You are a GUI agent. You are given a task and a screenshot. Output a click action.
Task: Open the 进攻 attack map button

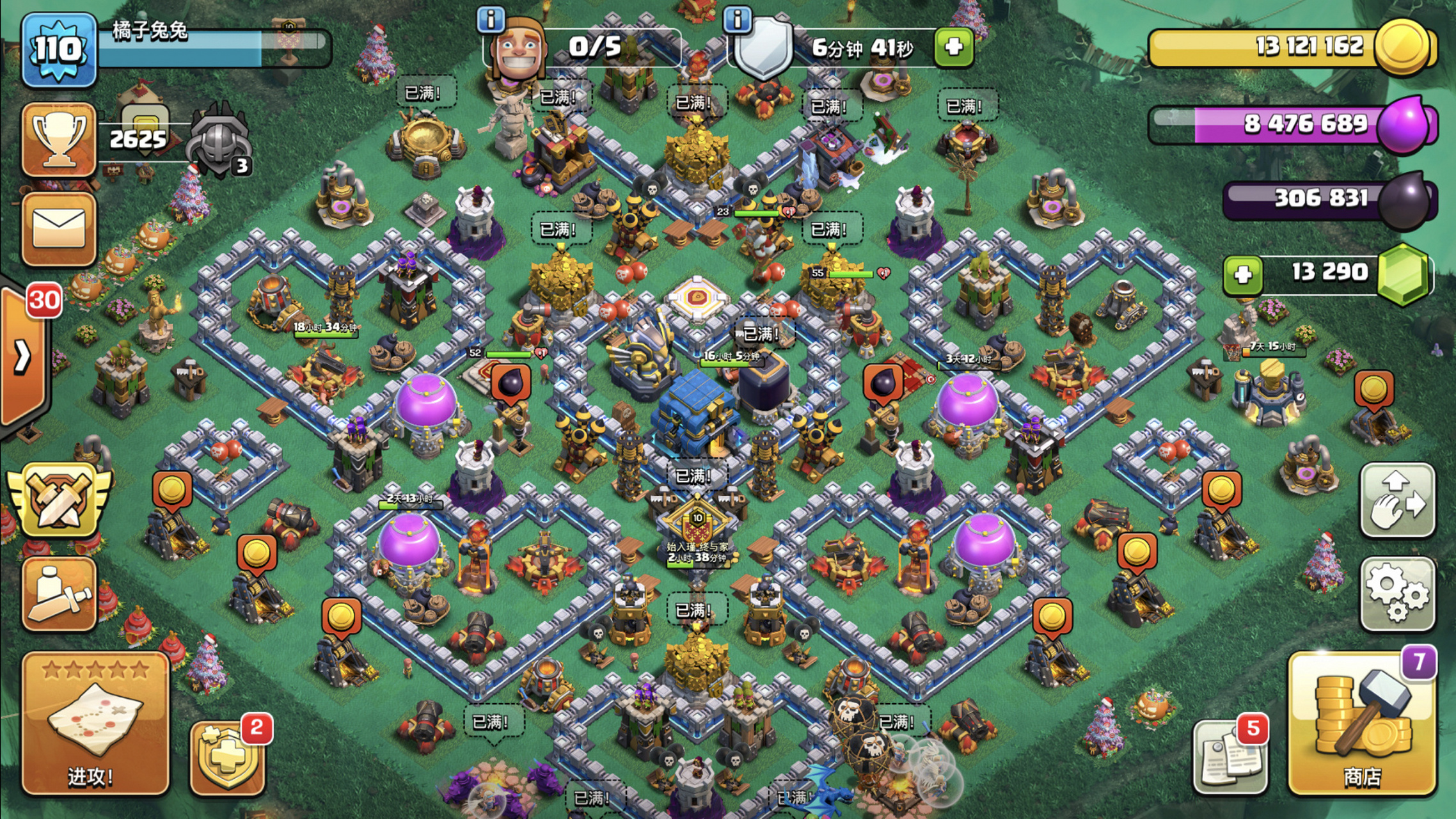(x=95, y=723)
